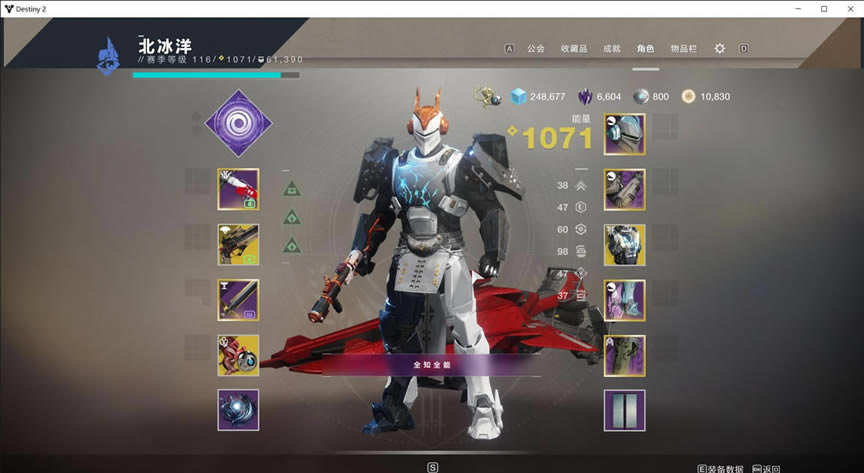Choose the sword power weapon slot
The height and width of the screenshot is (473, 864).
pyautogui.click(x=238, y=299)
